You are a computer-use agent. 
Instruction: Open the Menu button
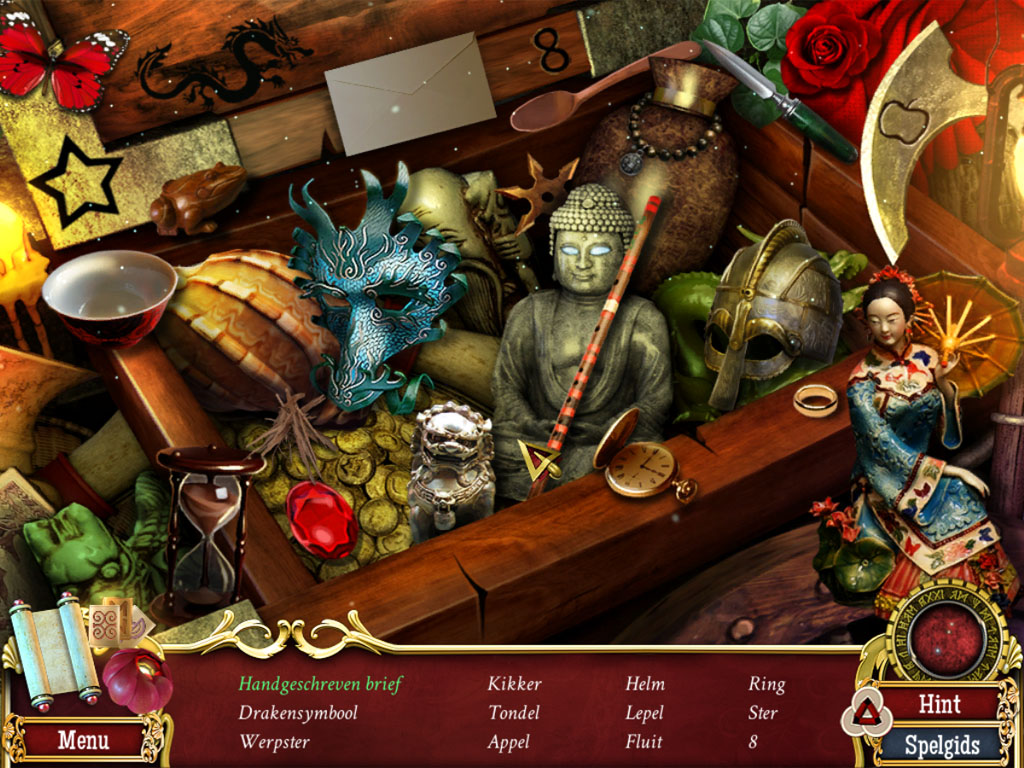[82, 741]
